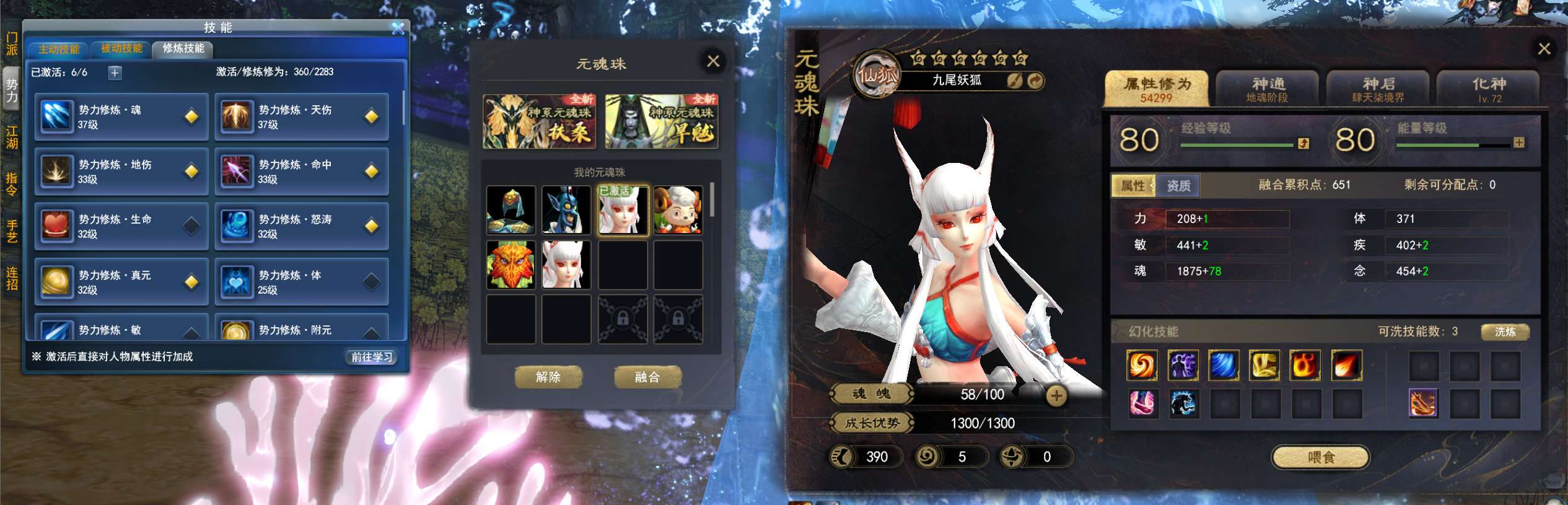Select the 势力修炼·魂 skill
The width and height of the screenshot is (1568, 505).
121,116
